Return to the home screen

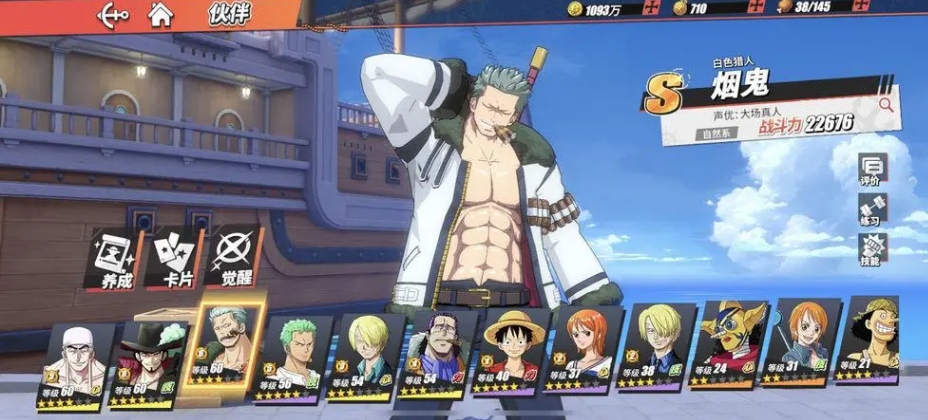pyautogui.click(x=158, y=15)
